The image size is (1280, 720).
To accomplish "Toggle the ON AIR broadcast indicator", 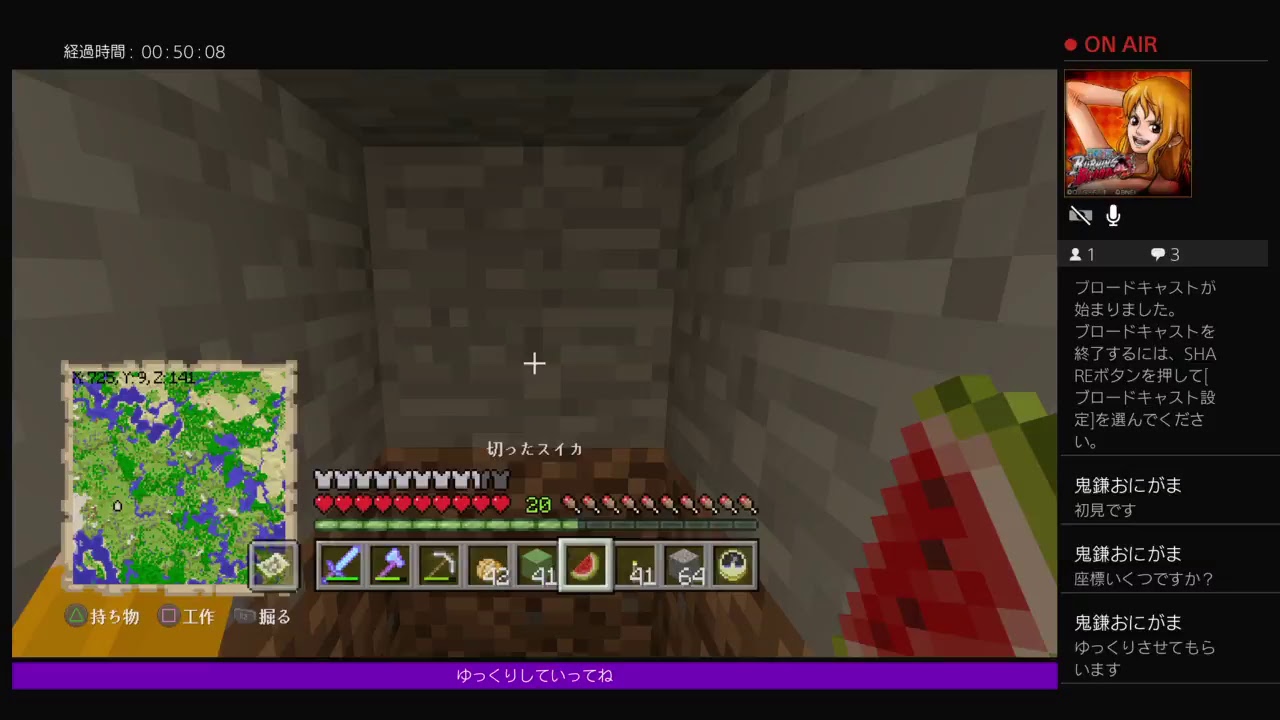I will [x=1110, y=44].
